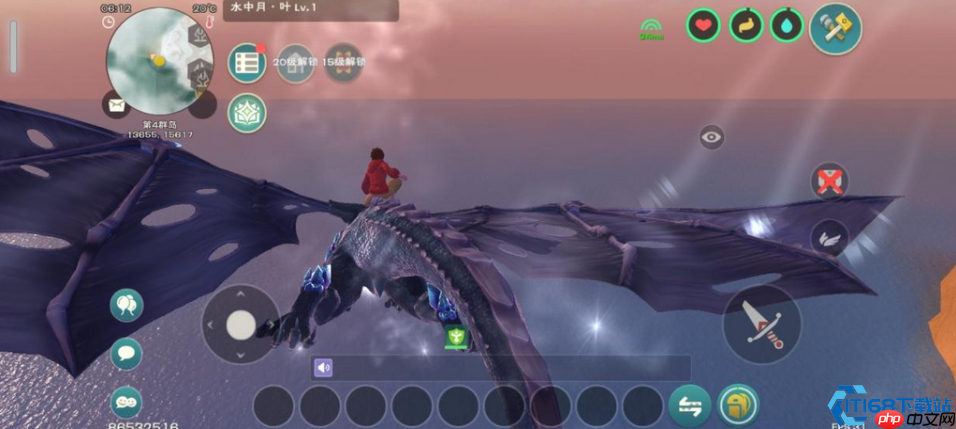Image resolution: width=956 pixels, height=429 pixels.
Task: Tap the green shield icon below the dragon
Action: coord(456,337)
